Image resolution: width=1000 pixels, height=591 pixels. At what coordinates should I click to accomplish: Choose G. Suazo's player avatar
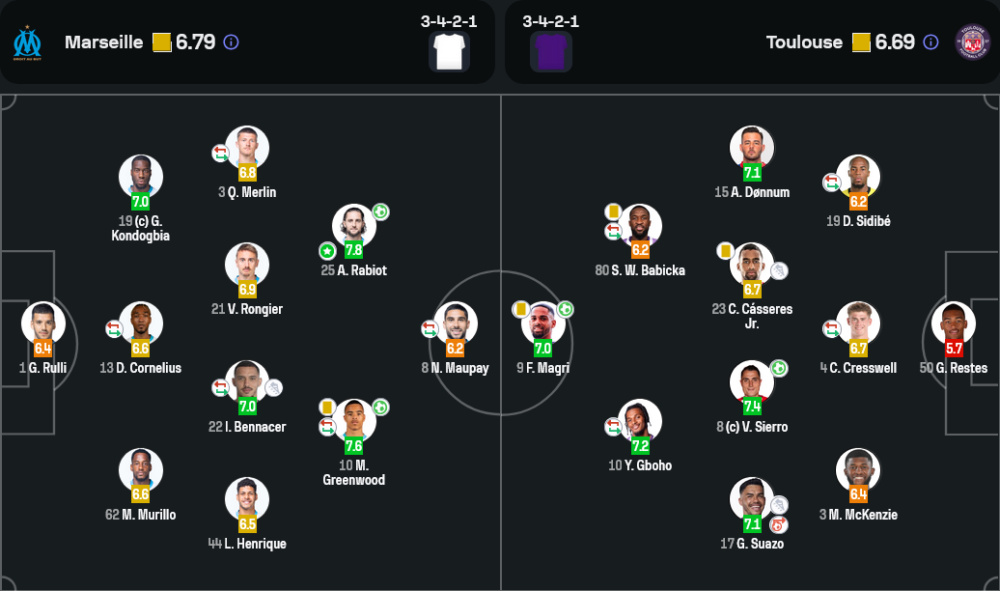751,499
